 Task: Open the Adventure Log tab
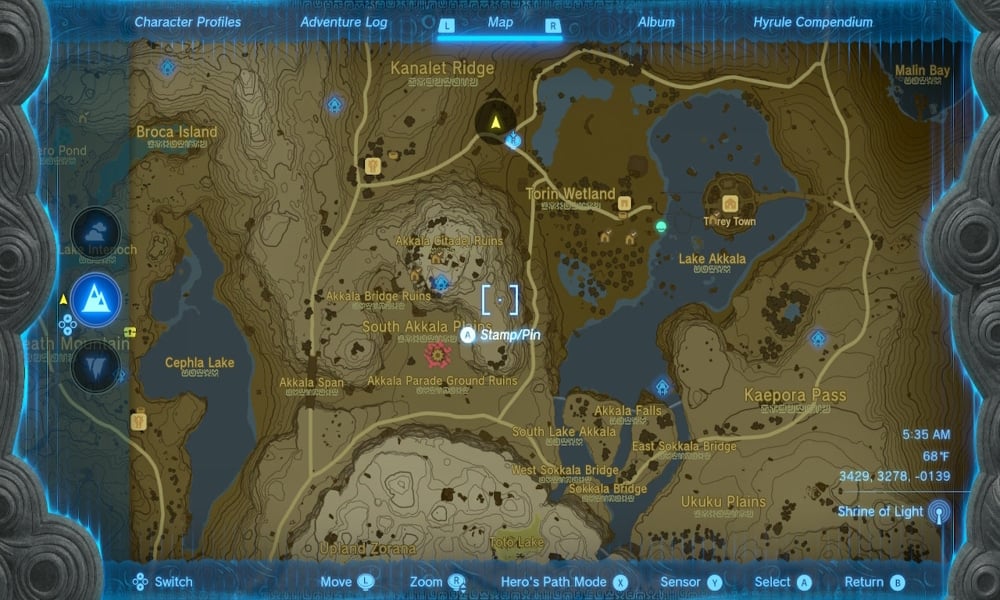345,22
